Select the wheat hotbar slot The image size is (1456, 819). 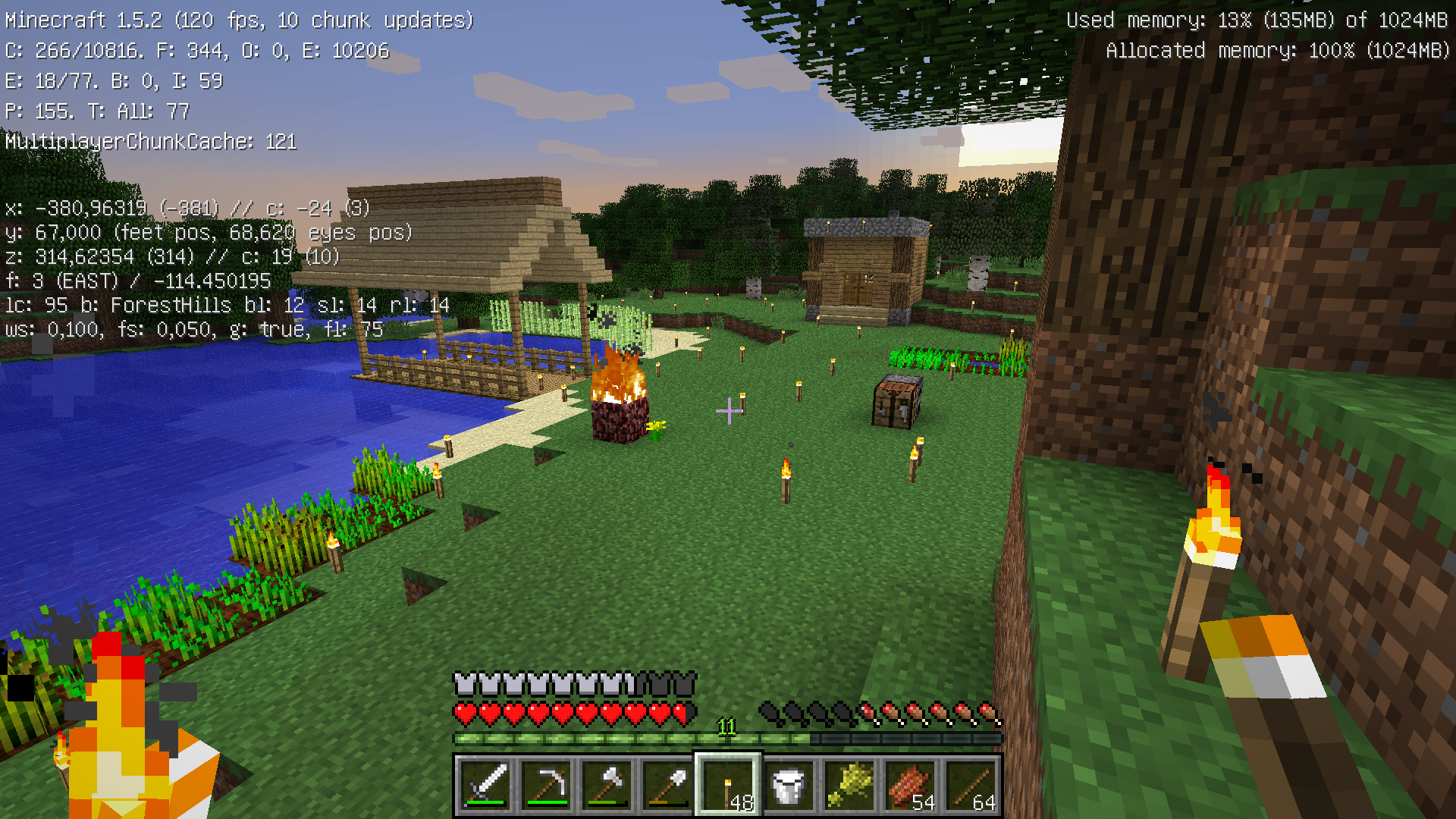(850, 786)
